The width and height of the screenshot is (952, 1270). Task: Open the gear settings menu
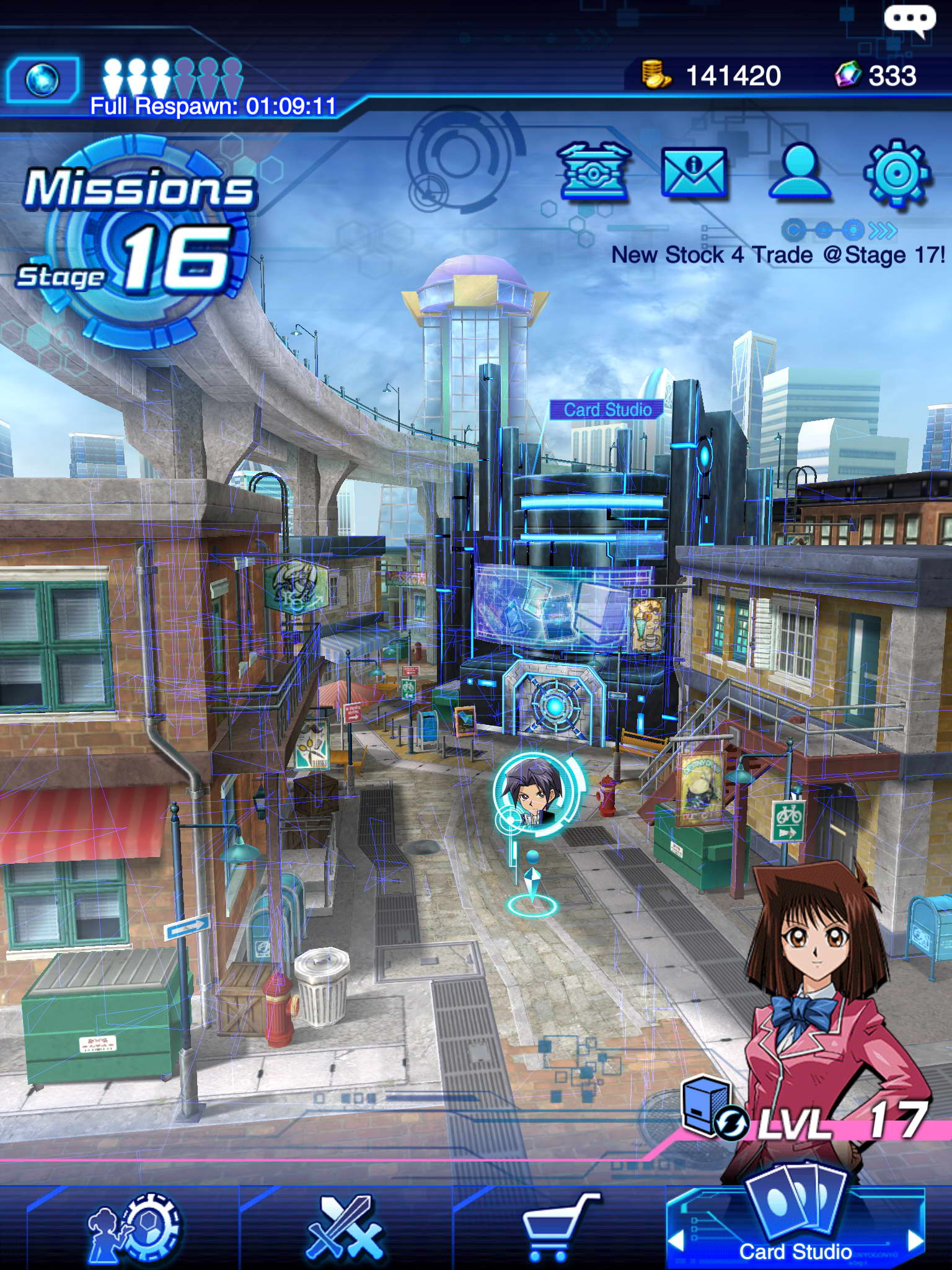(x=896, y=173)
